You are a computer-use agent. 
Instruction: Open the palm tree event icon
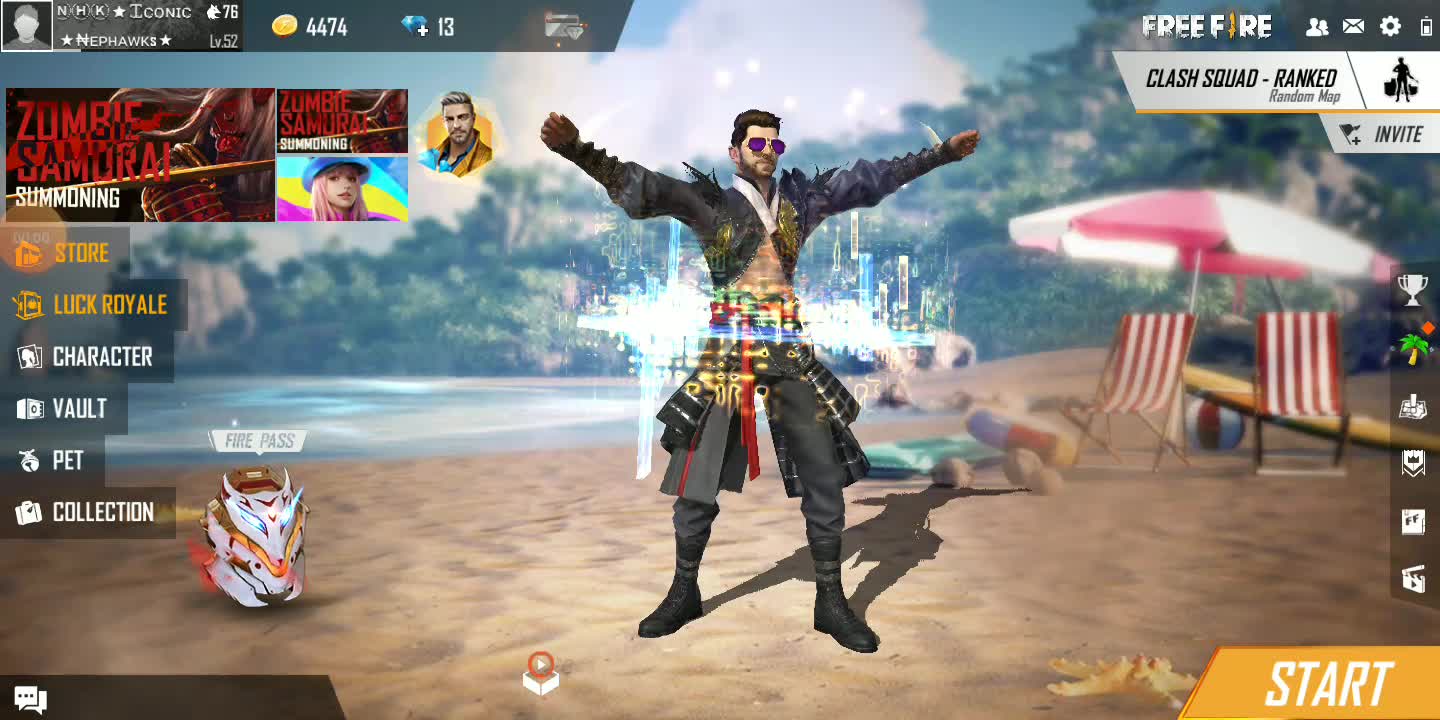click(x=1414, y=348)
